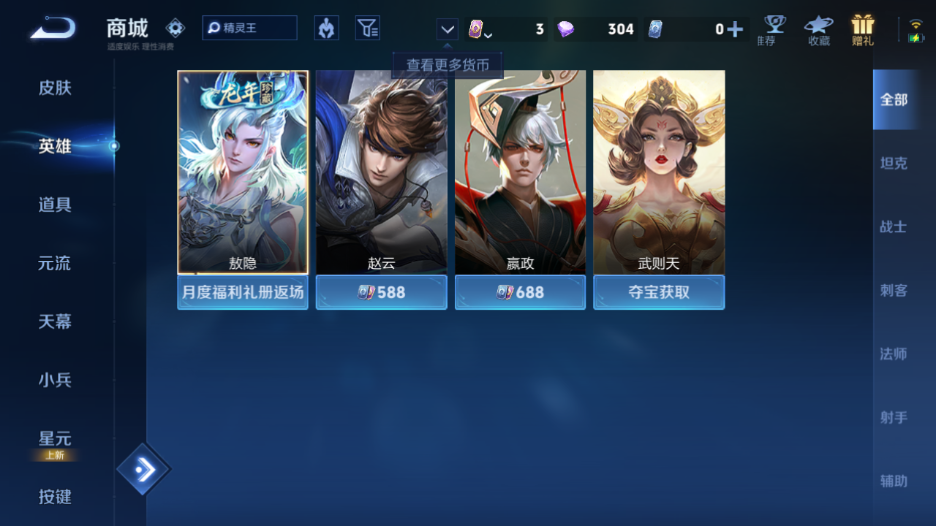Switch to the 按键 category
The width and height of the screenshot is (936, 526).
tap(55, 497)
